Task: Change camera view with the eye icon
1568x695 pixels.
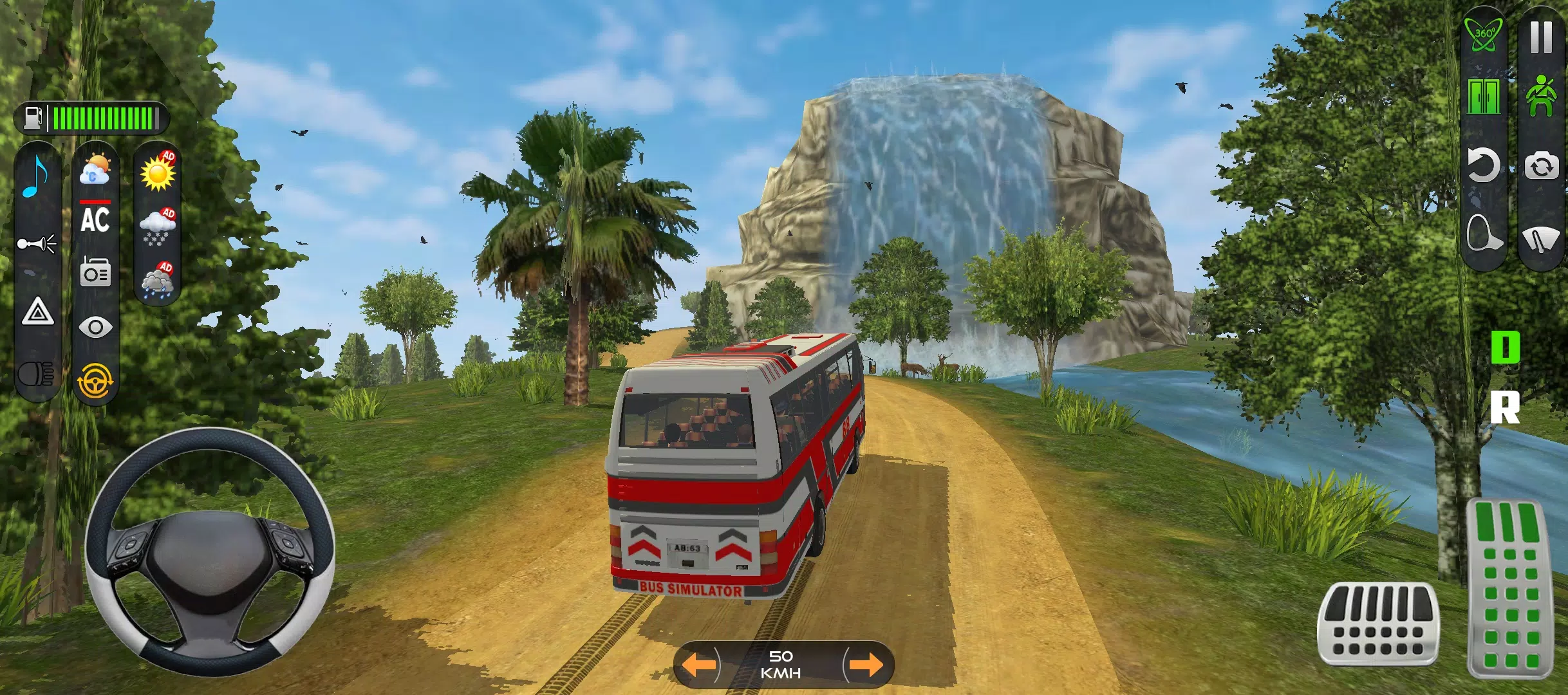Action: point(95,325)
